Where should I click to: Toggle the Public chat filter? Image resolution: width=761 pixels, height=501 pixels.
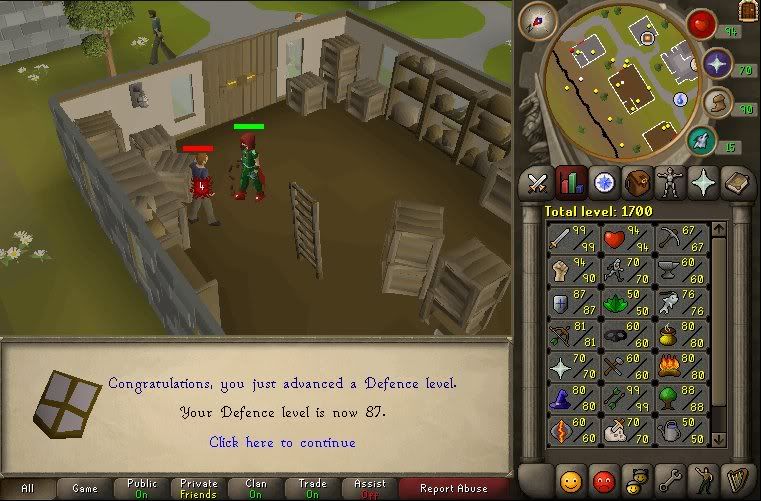[142, 489]
